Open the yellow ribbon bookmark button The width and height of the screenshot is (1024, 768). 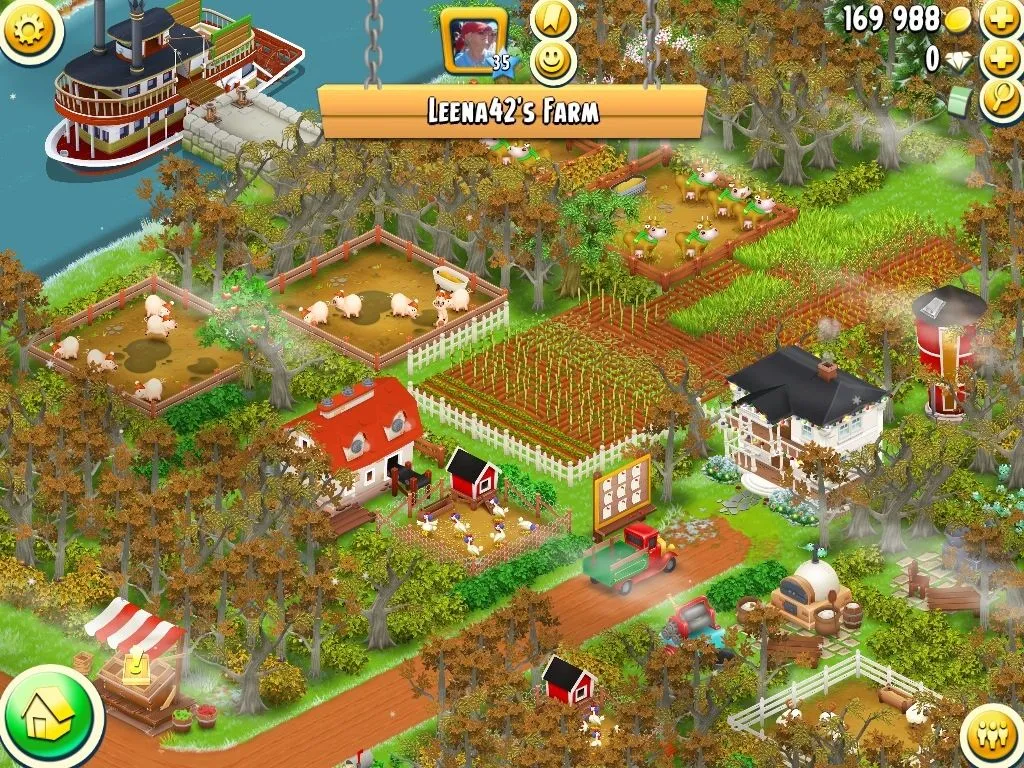pos(552,18)
